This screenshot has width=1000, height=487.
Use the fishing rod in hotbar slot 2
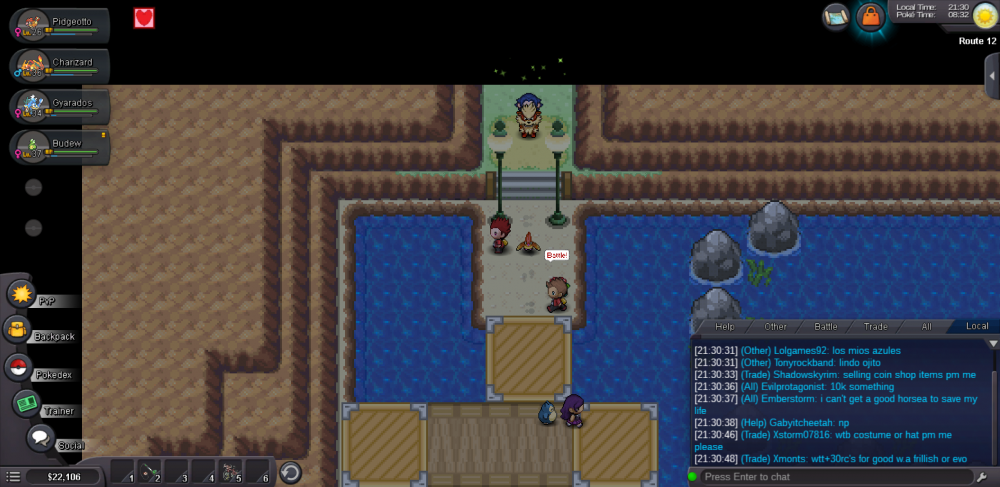pyautogui.click(x=150, y=472)
